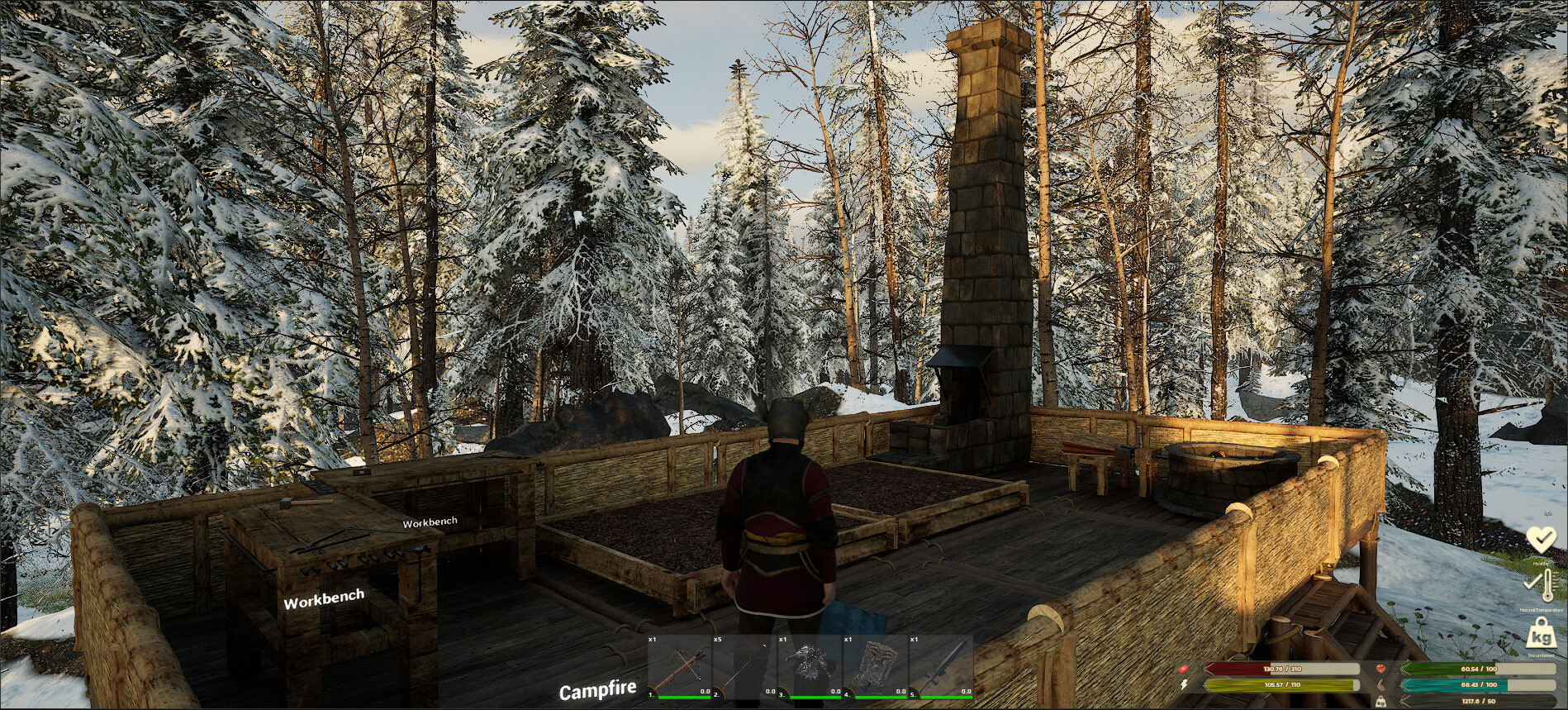Click the thirst droplet indicator icon

[1380, 684]
